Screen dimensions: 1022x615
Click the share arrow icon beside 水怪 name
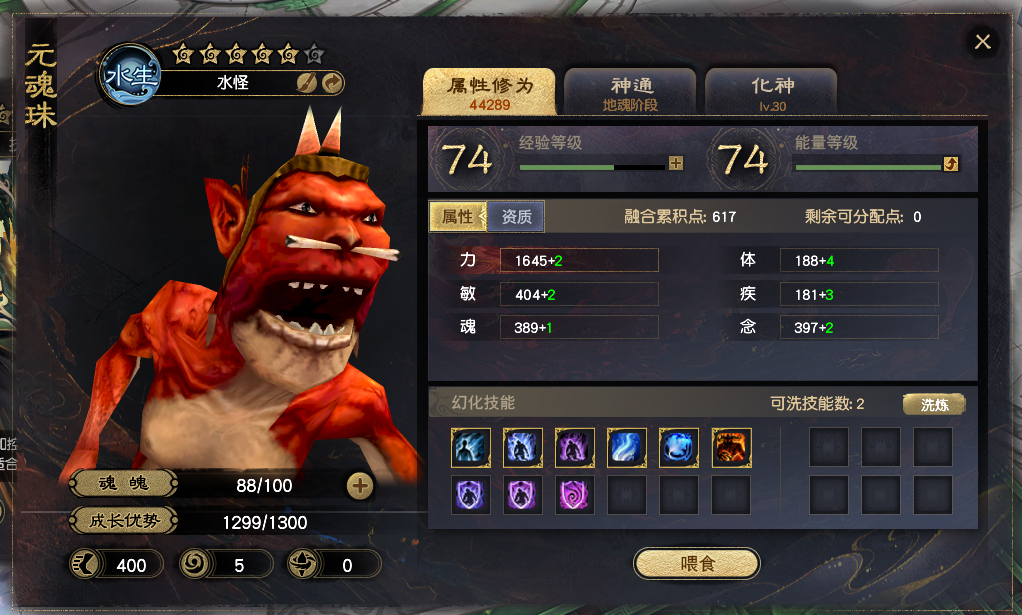(333, 83)
